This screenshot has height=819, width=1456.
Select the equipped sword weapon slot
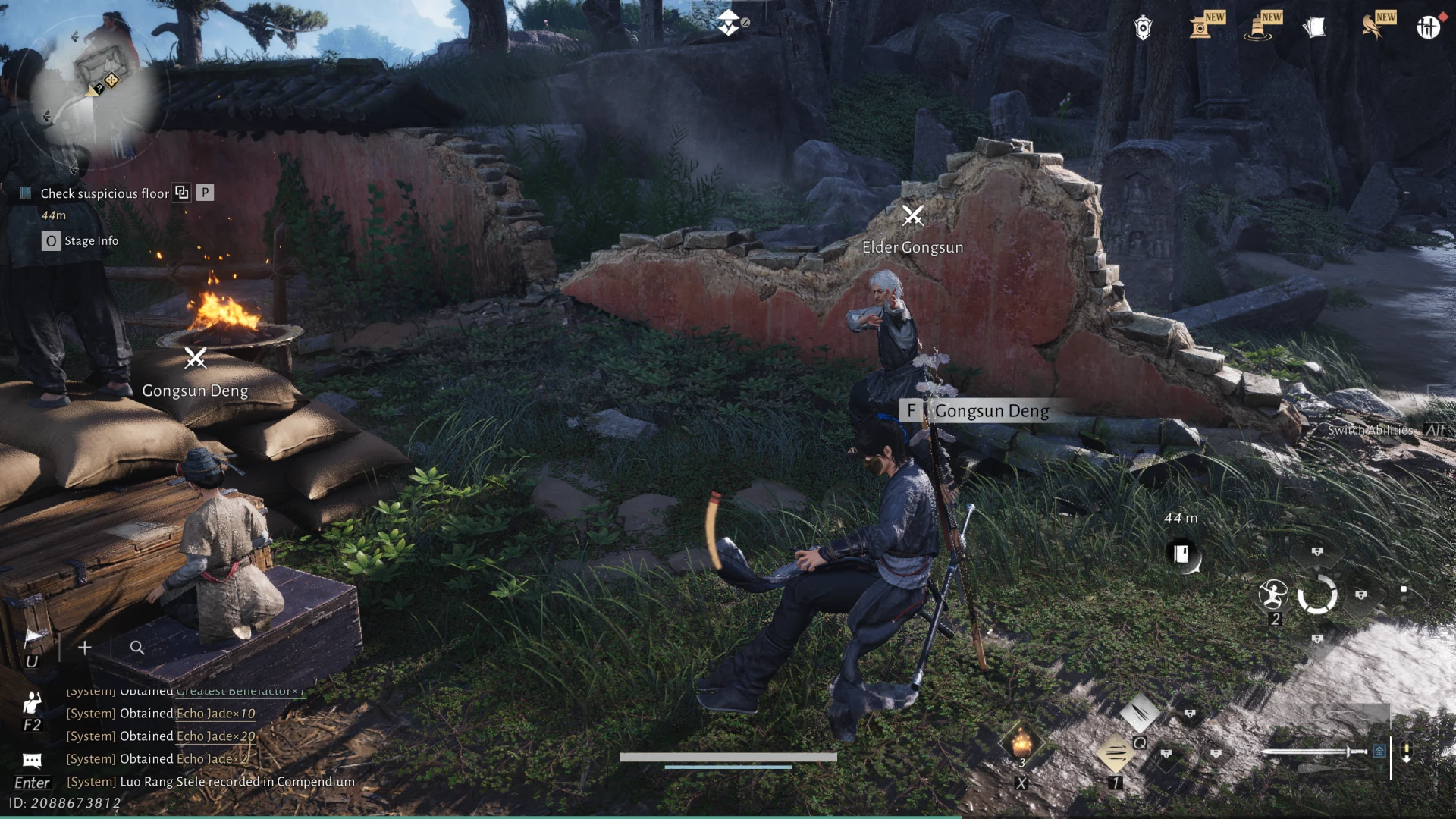point(1316,752)
